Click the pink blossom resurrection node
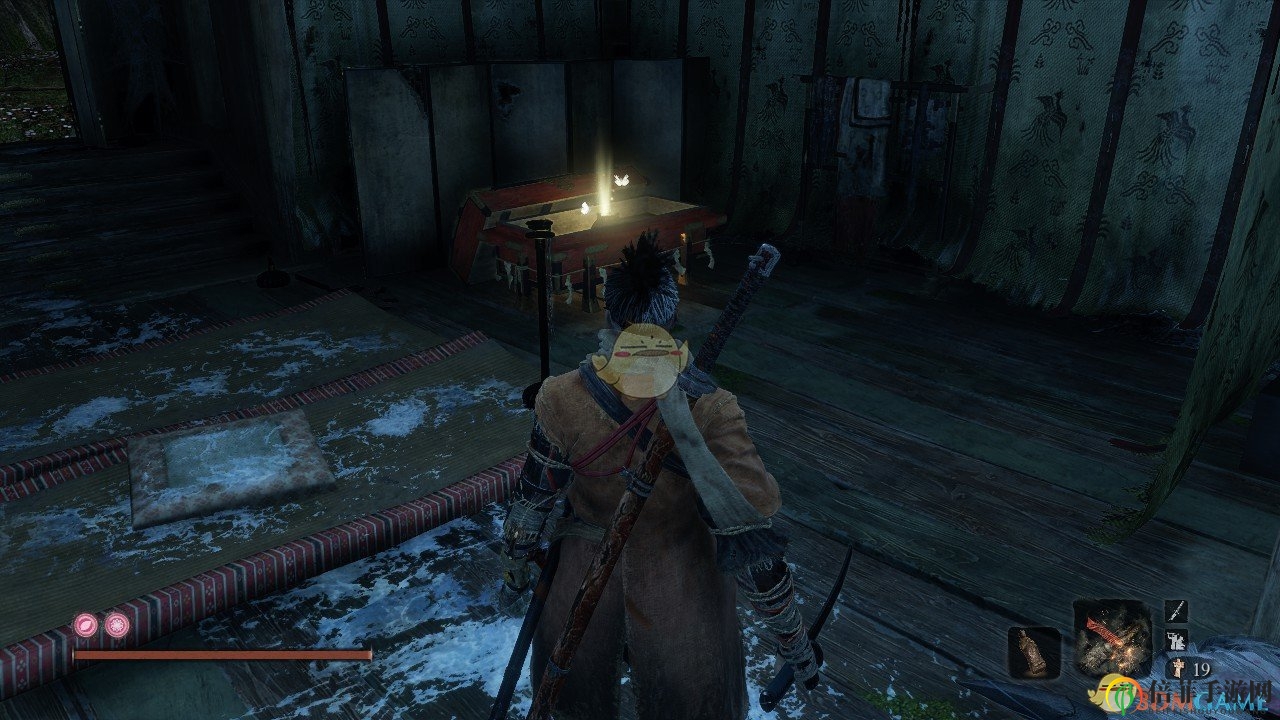Viewport: 1280px width, 720px height. pos(117,626)
